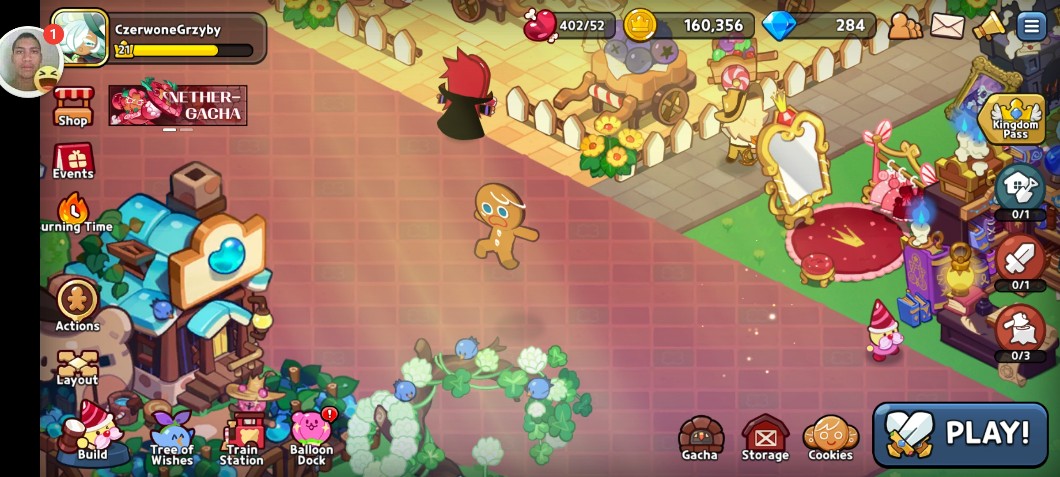Open the Gacha menu

[x=700, y=439]
